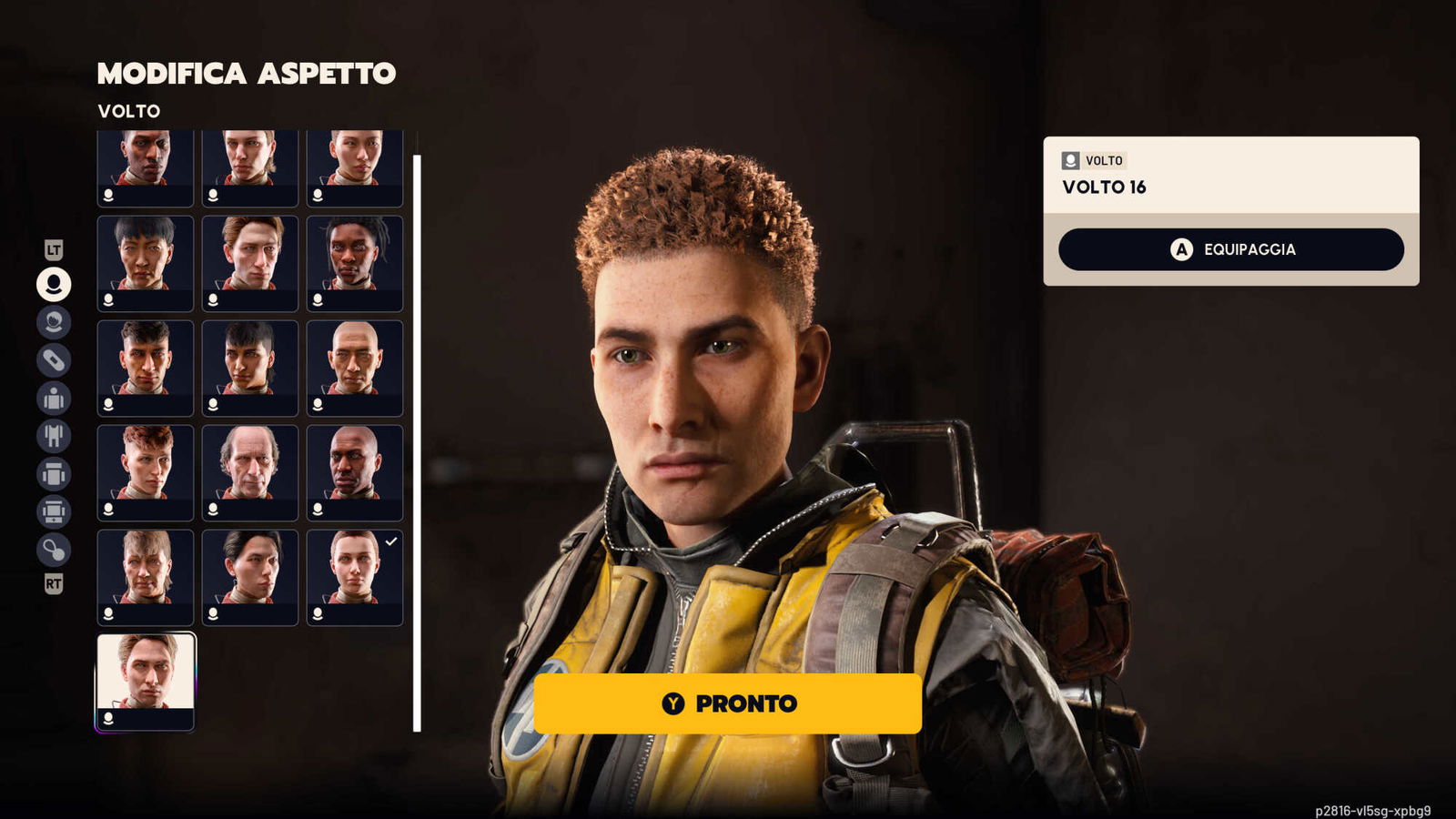The width and height of the screenshot is (1456, 819).
Task: Select the dark-skinned face with black braids
Action: click(x=355, y=263)
